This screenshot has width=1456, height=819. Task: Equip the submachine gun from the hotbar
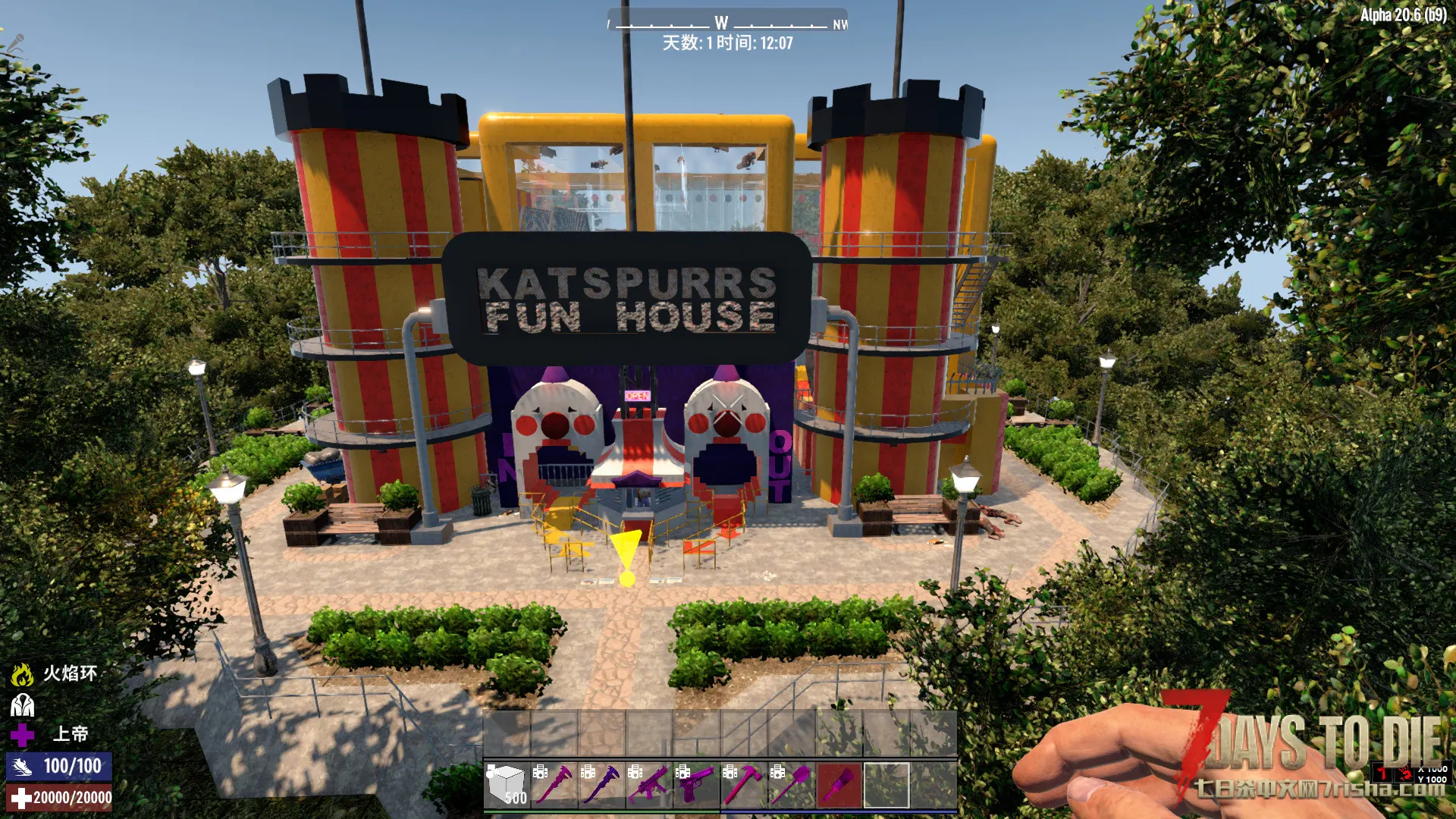pos(650,785)
